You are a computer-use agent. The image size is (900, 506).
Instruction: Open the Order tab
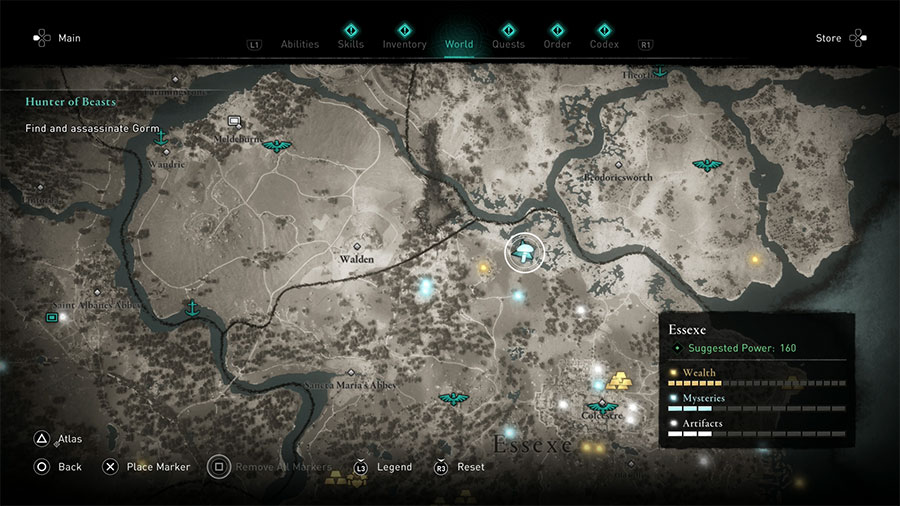point(557,44)
